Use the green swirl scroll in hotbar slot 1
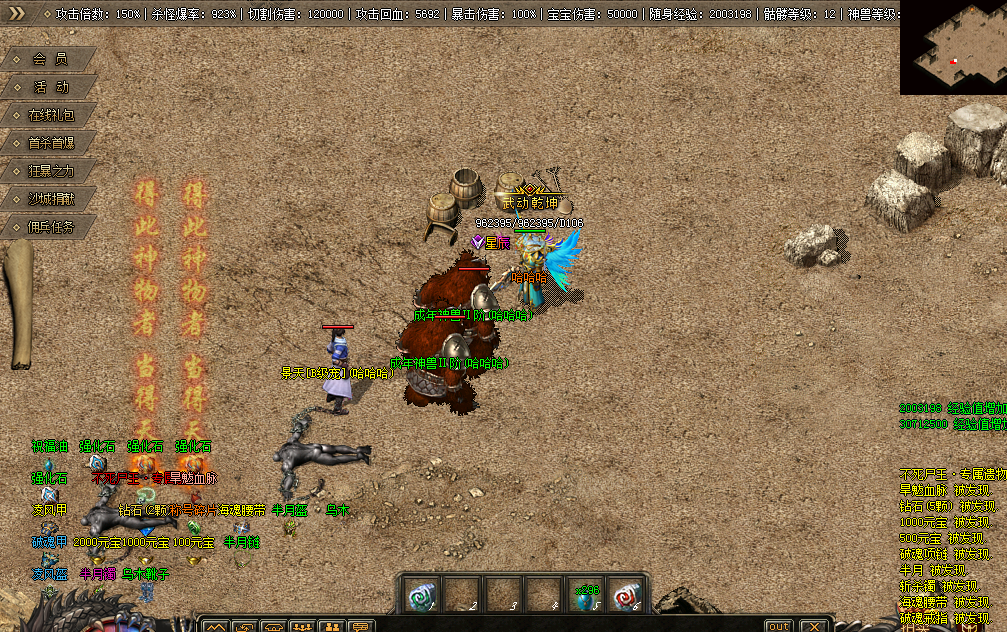This screenshot has height=632, width=1007. click(x=421, y=595)
